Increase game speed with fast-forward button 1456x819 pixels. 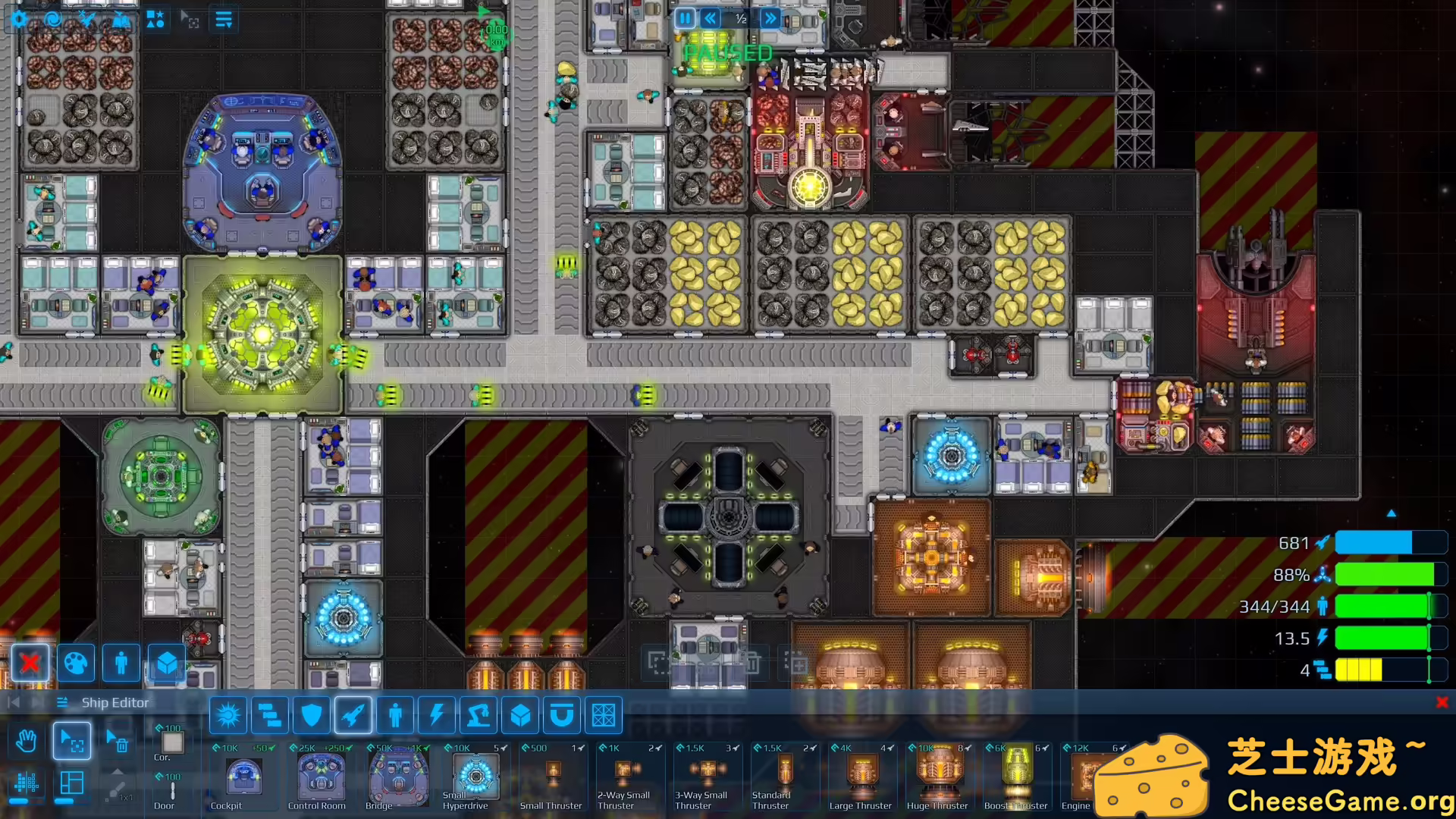[x=770, y=19]
